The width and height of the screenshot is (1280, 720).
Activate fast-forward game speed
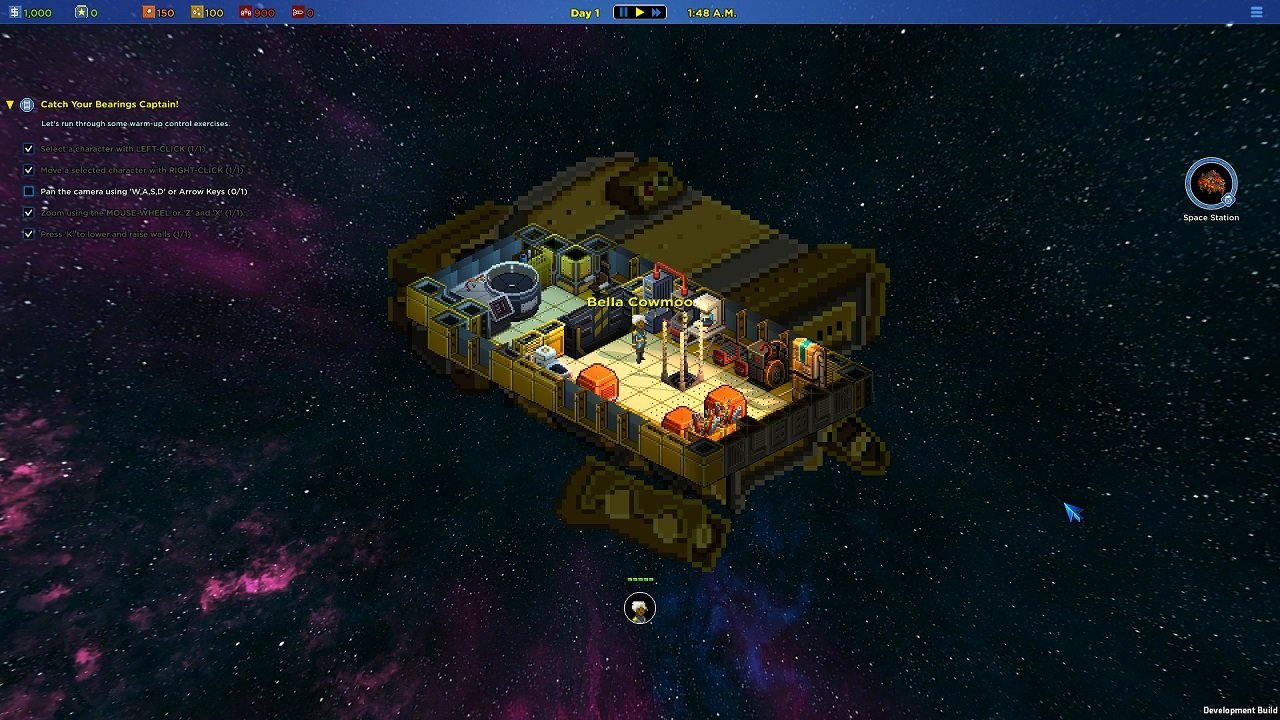pos(658,13)
